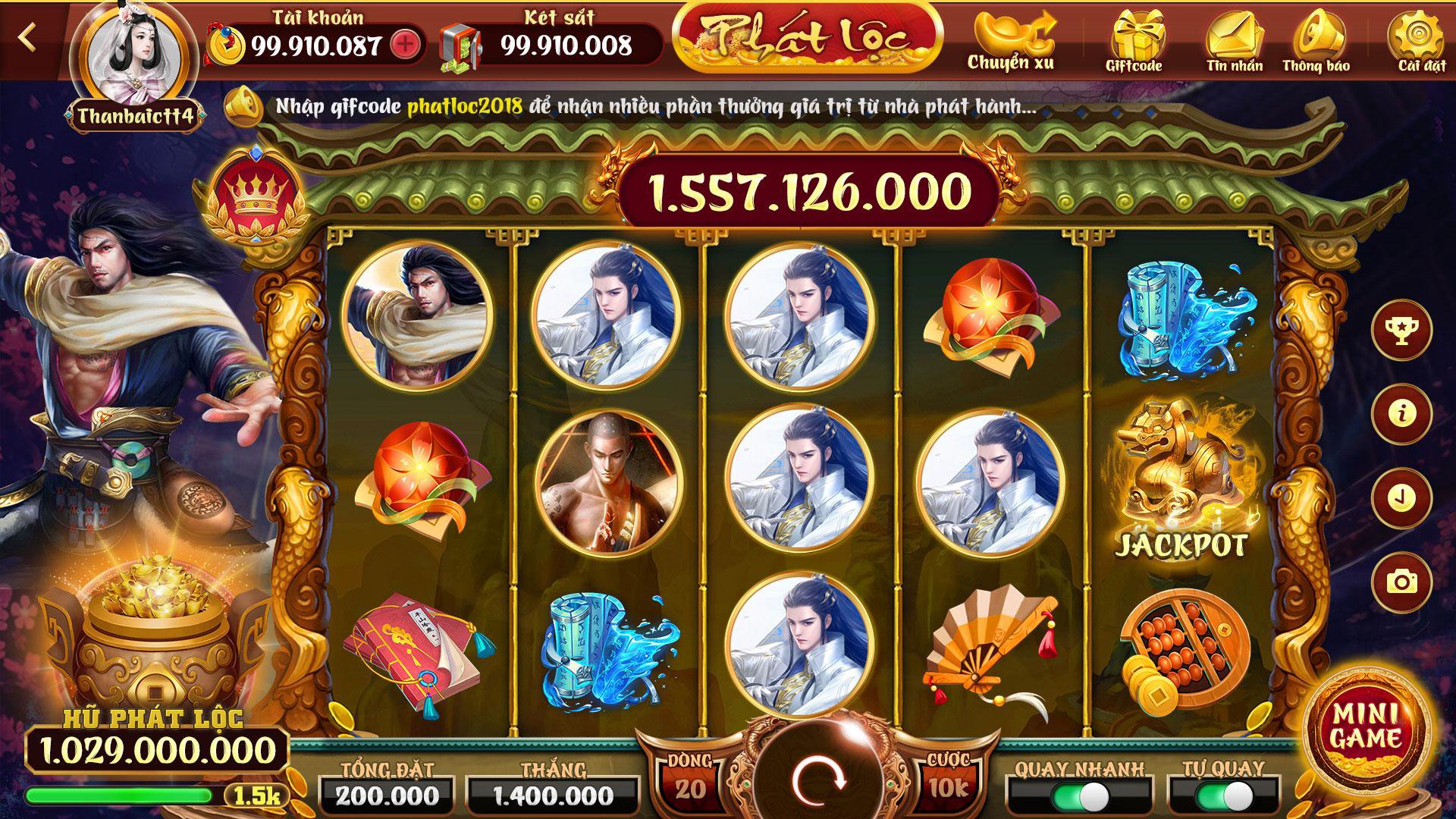
Task: Open Tin nhắn messages
Action: click(1235, 34)
